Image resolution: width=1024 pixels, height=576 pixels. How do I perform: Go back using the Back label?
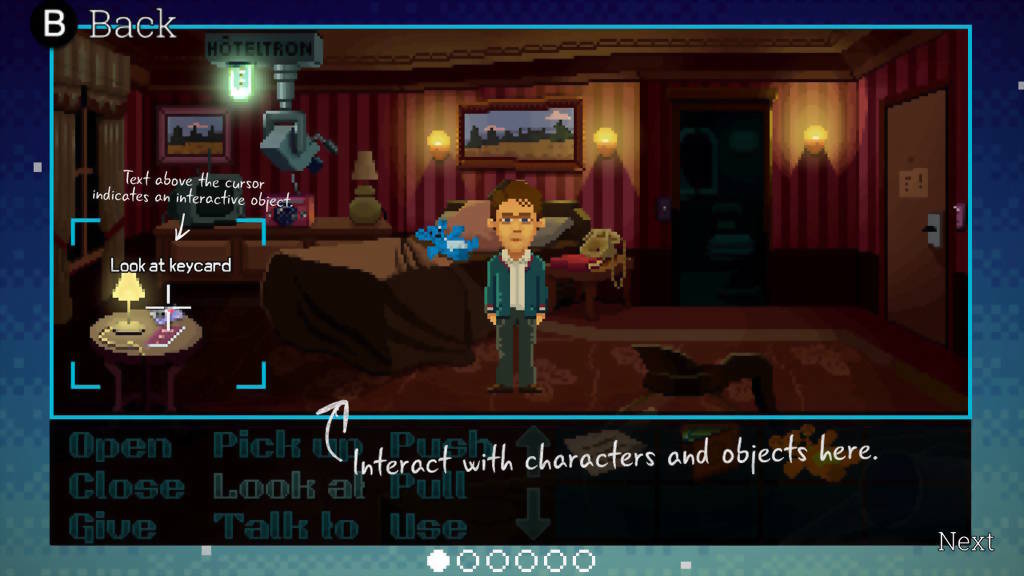[x=132, y=24]
